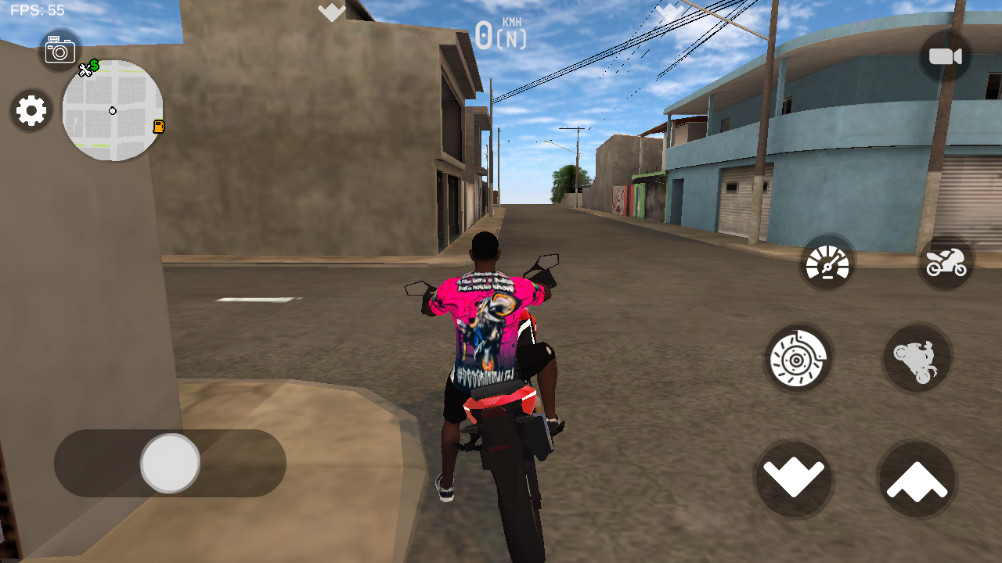Select the motorcycle icon button

click(945, 264)
